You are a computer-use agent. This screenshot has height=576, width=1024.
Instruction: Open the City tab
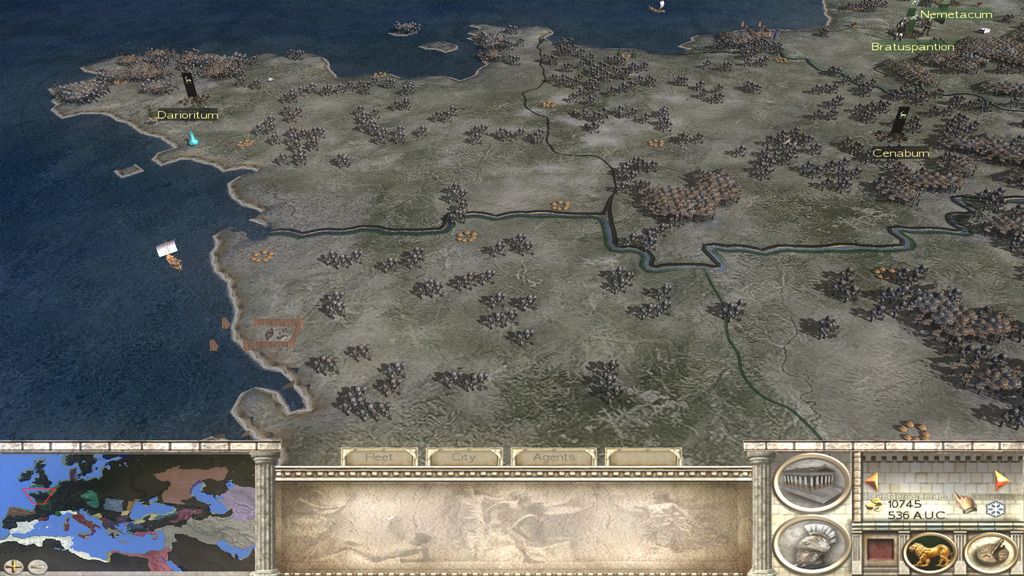[464, 457]
